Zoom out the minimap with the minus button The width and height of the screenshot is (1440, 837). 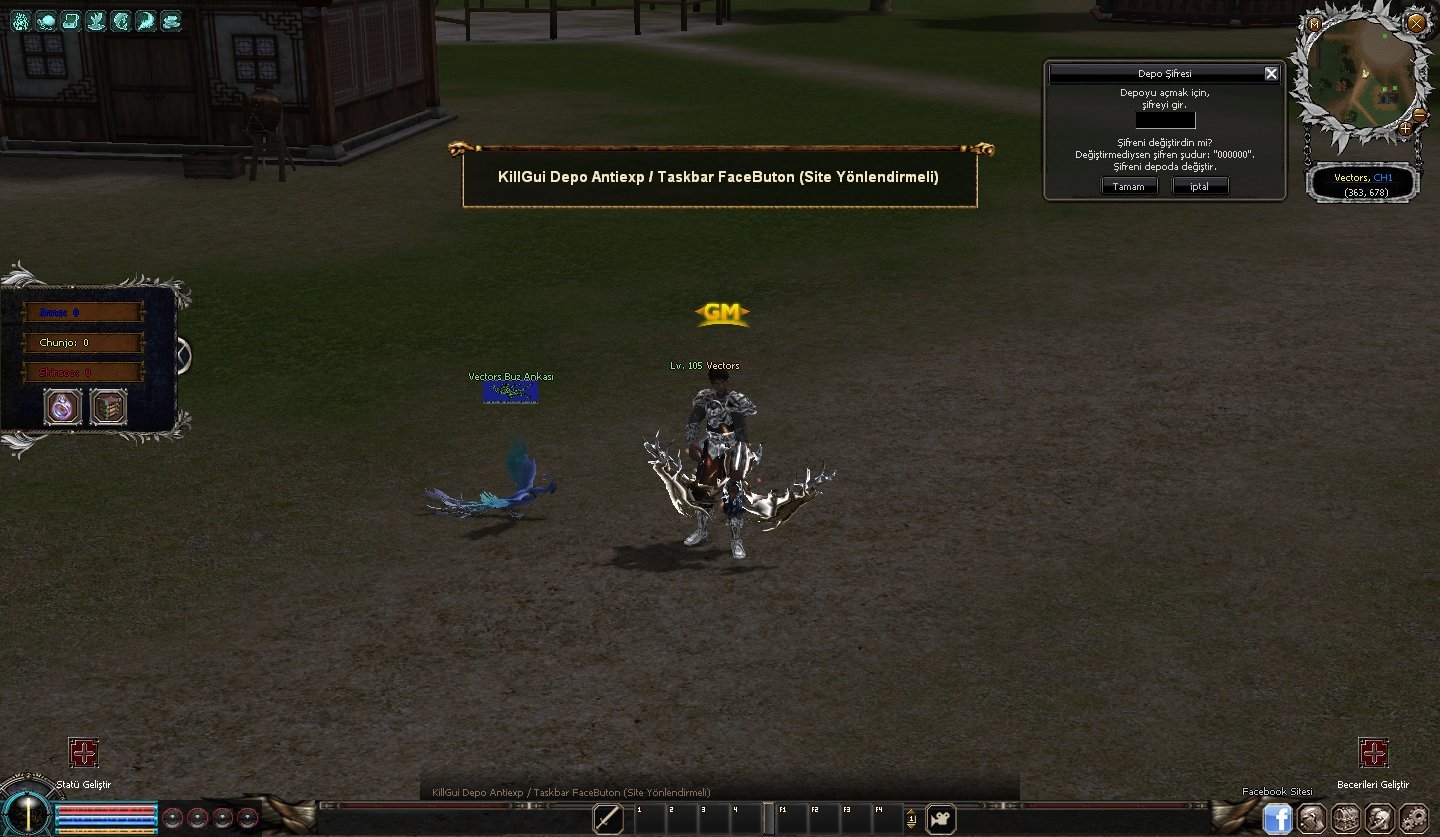coord(1420,117)
